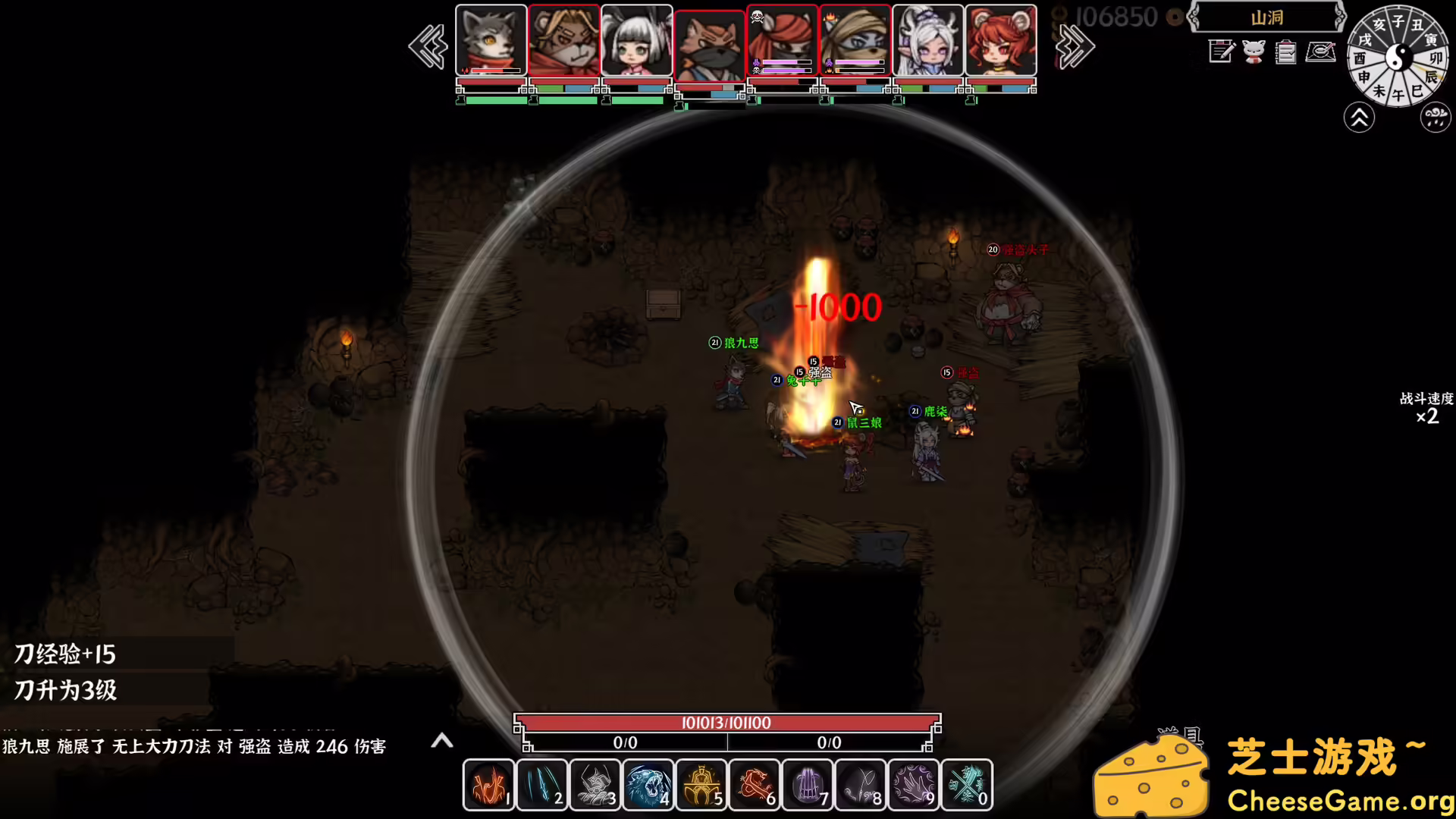Cast the red dragon skill in slot 6
The image size is (1456, 819).
[755, 785]
